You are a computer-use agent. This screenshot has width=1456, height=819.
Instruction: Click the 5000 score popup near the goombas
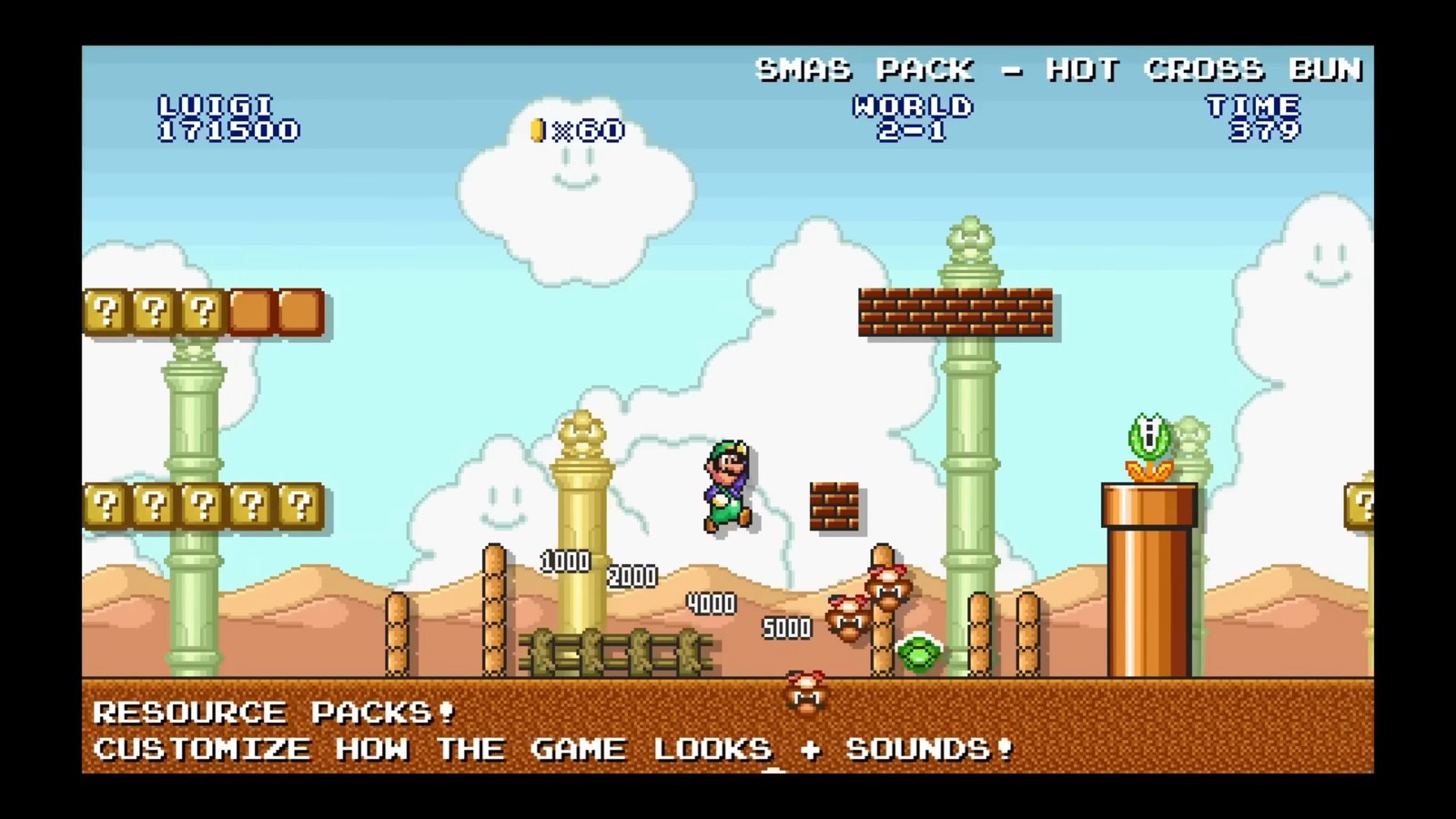788,628
